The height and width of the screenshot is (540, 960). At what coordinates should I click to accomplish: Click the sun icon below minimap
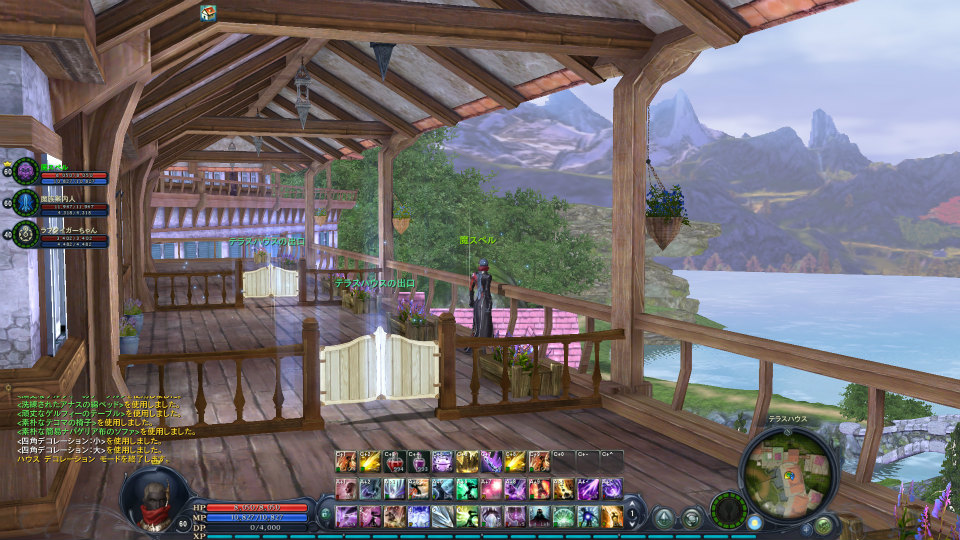[x=754, y=522]
